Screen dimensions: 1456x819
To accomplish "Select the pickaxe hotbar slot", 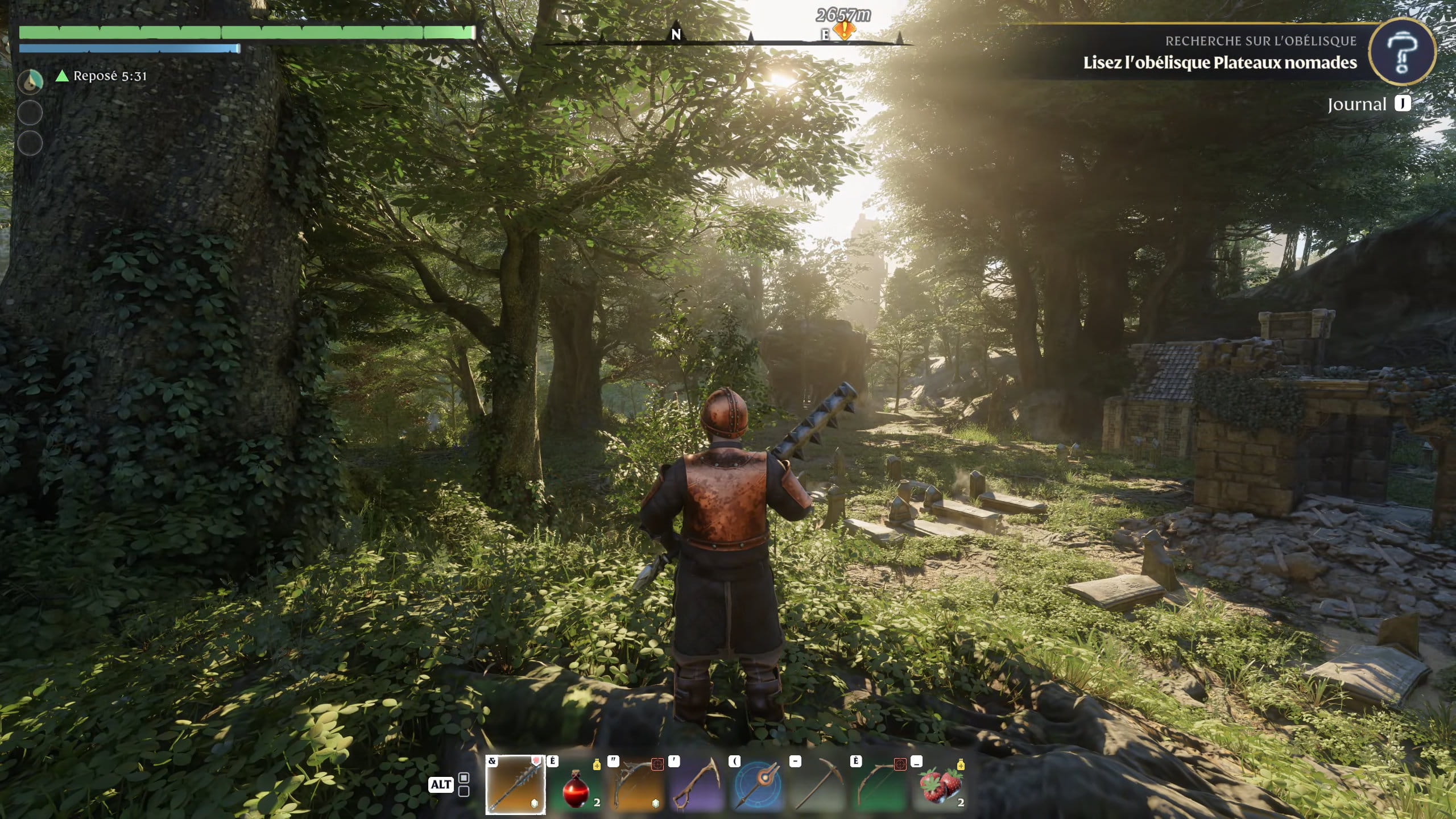I will pyautogui.click(x=819, y=786).
